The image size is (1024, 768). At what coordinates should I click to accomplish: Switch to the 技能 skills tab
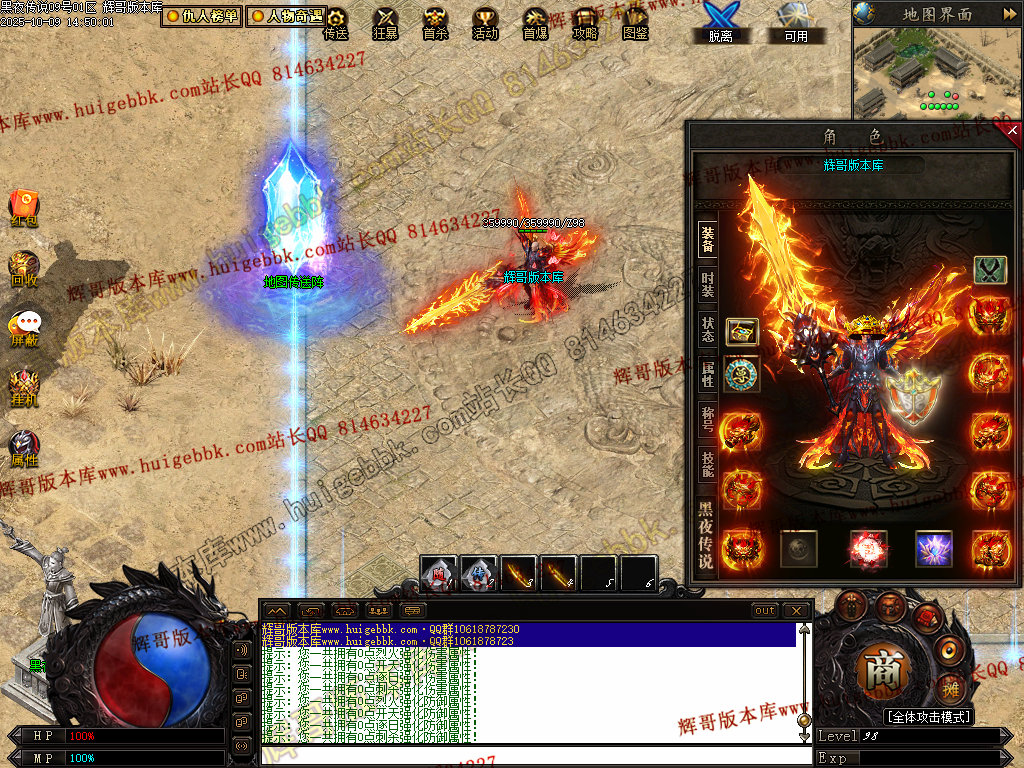click(707, 464)
